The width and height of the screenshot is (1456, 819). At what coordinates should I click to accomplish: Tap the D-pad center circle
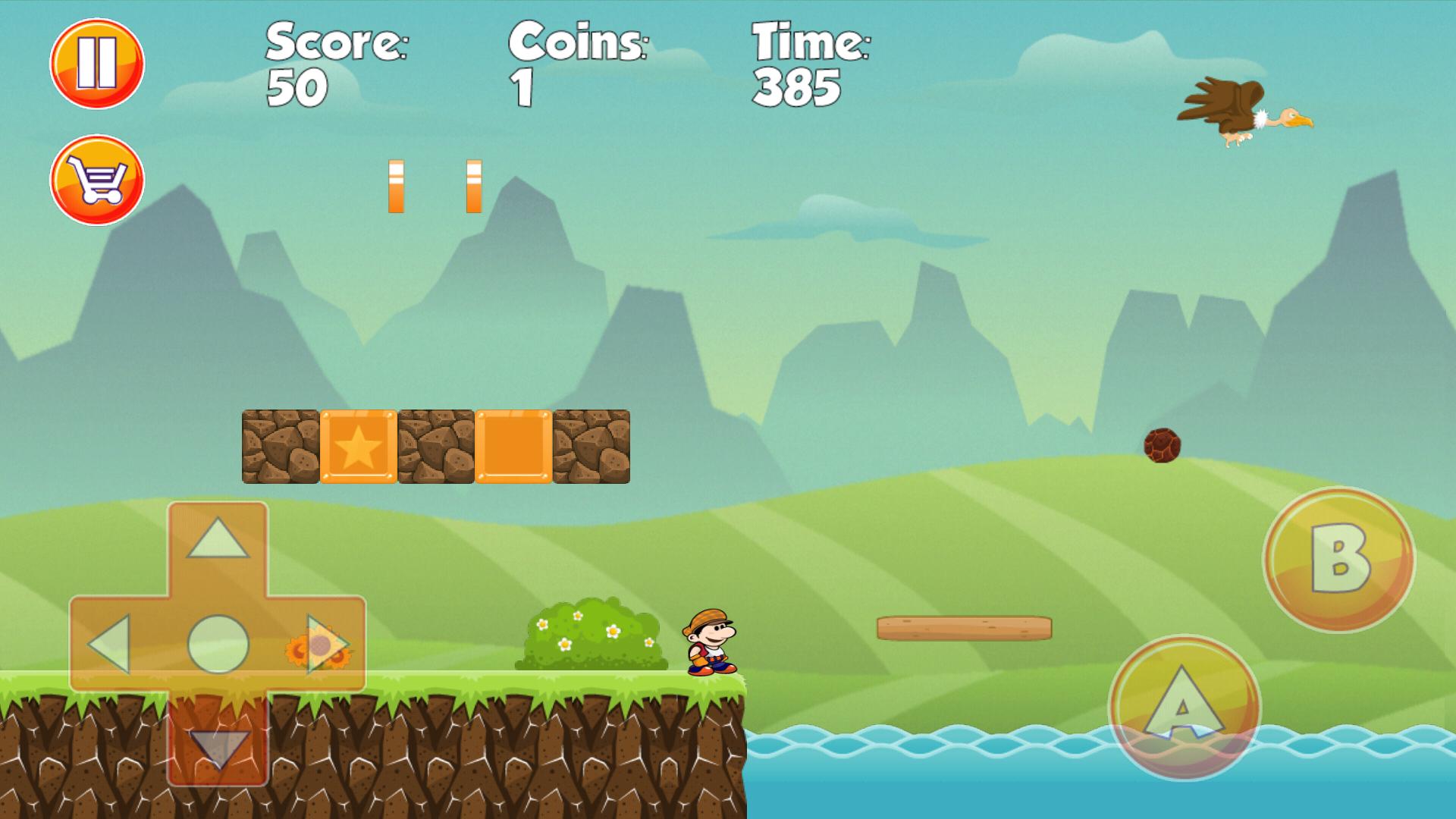(x=218, y=645)
